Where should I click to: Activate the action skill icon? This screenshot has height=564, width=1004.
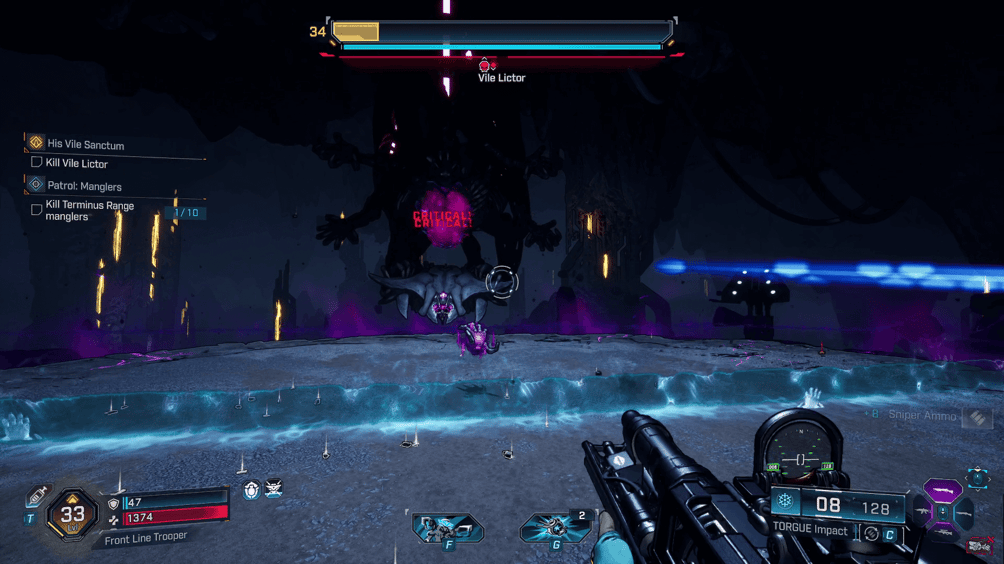tap(447, 527)
